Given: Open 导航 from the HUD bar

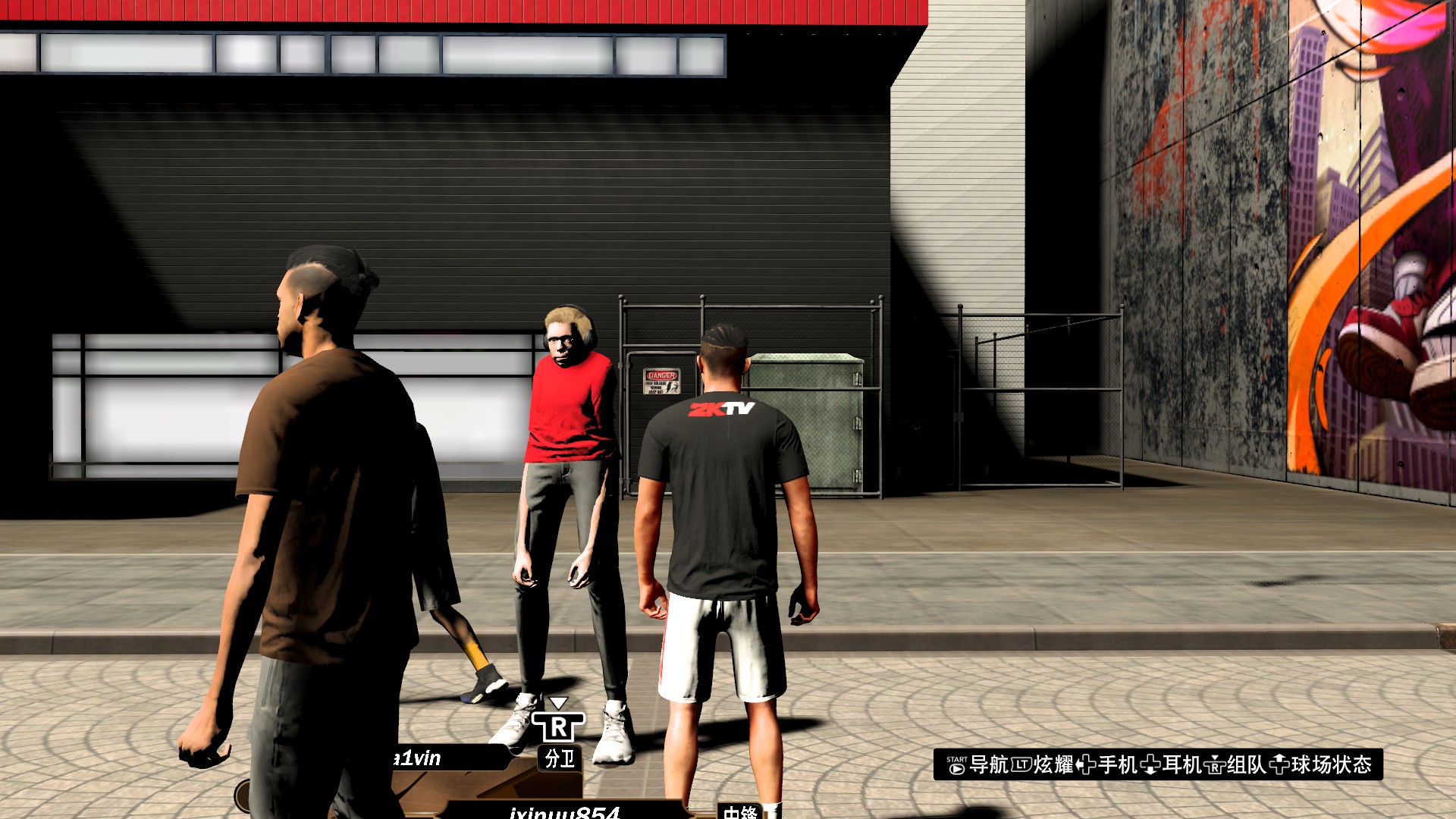Looking at the screenshot, I should coord(990,765).
